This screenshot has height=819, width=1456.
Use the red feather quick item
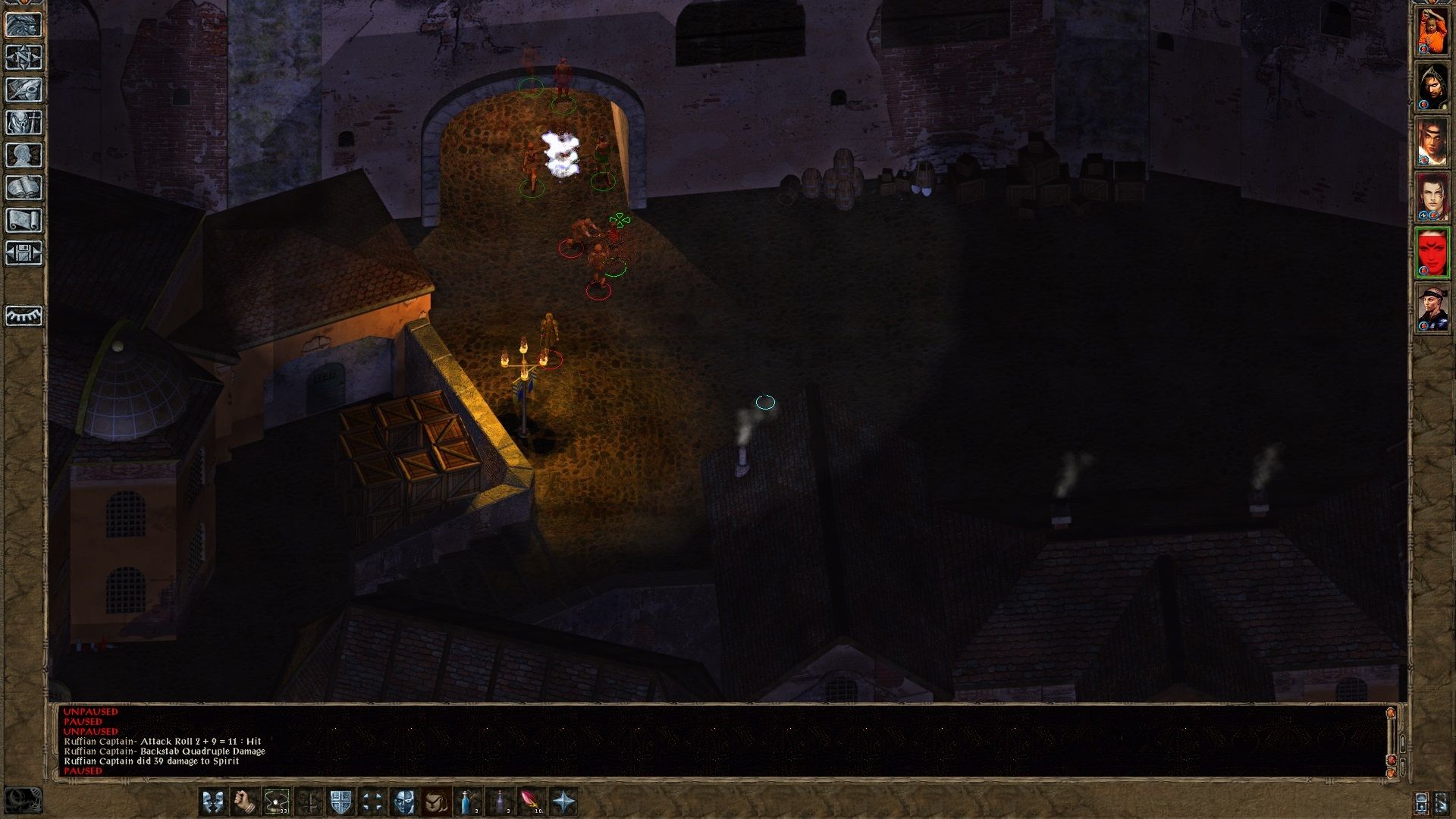(x=530, y=802)
